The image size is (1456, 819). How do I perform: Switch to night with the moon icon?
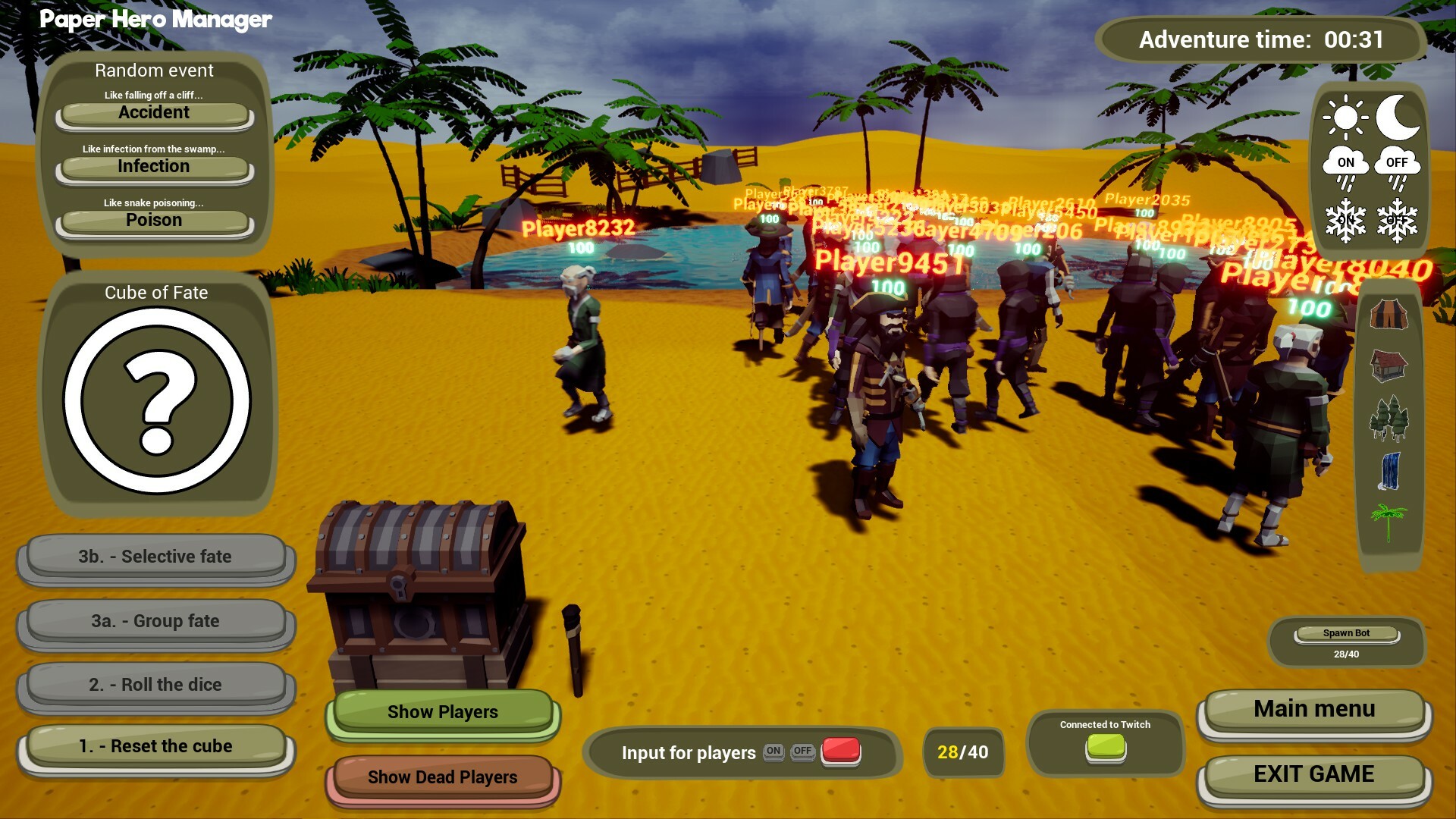[1398, 118]
